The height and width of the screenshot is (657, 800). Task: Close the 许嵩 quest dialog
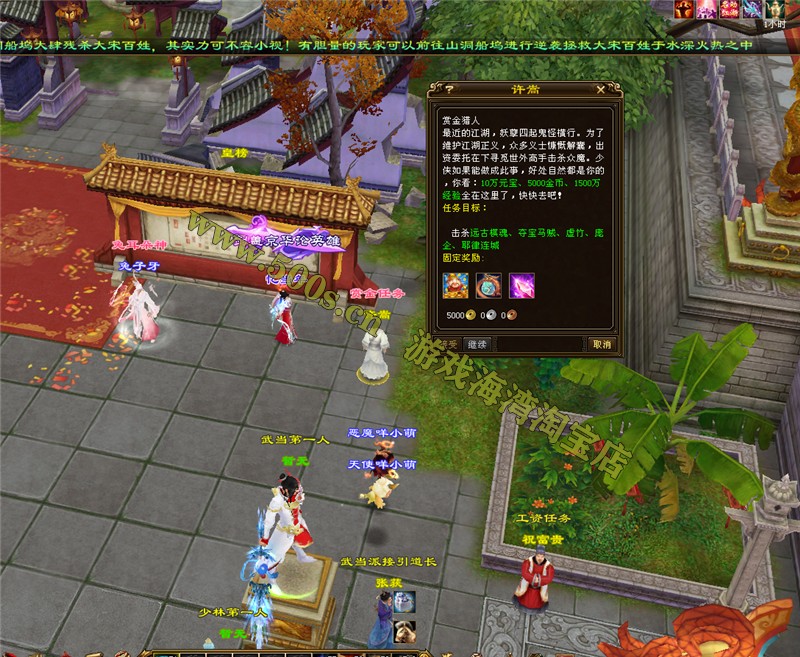tap(600, 88)
